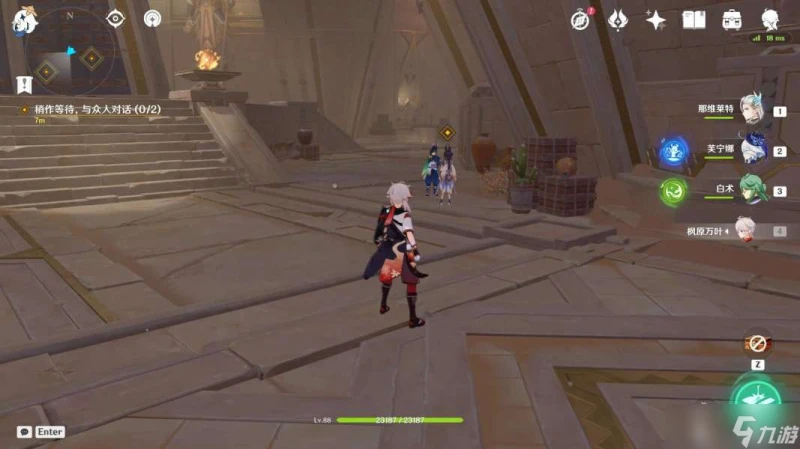The width and height of the screenshot is (800, 449).
Task: Open the adventure compass with red alert
Action: (581, 19)
